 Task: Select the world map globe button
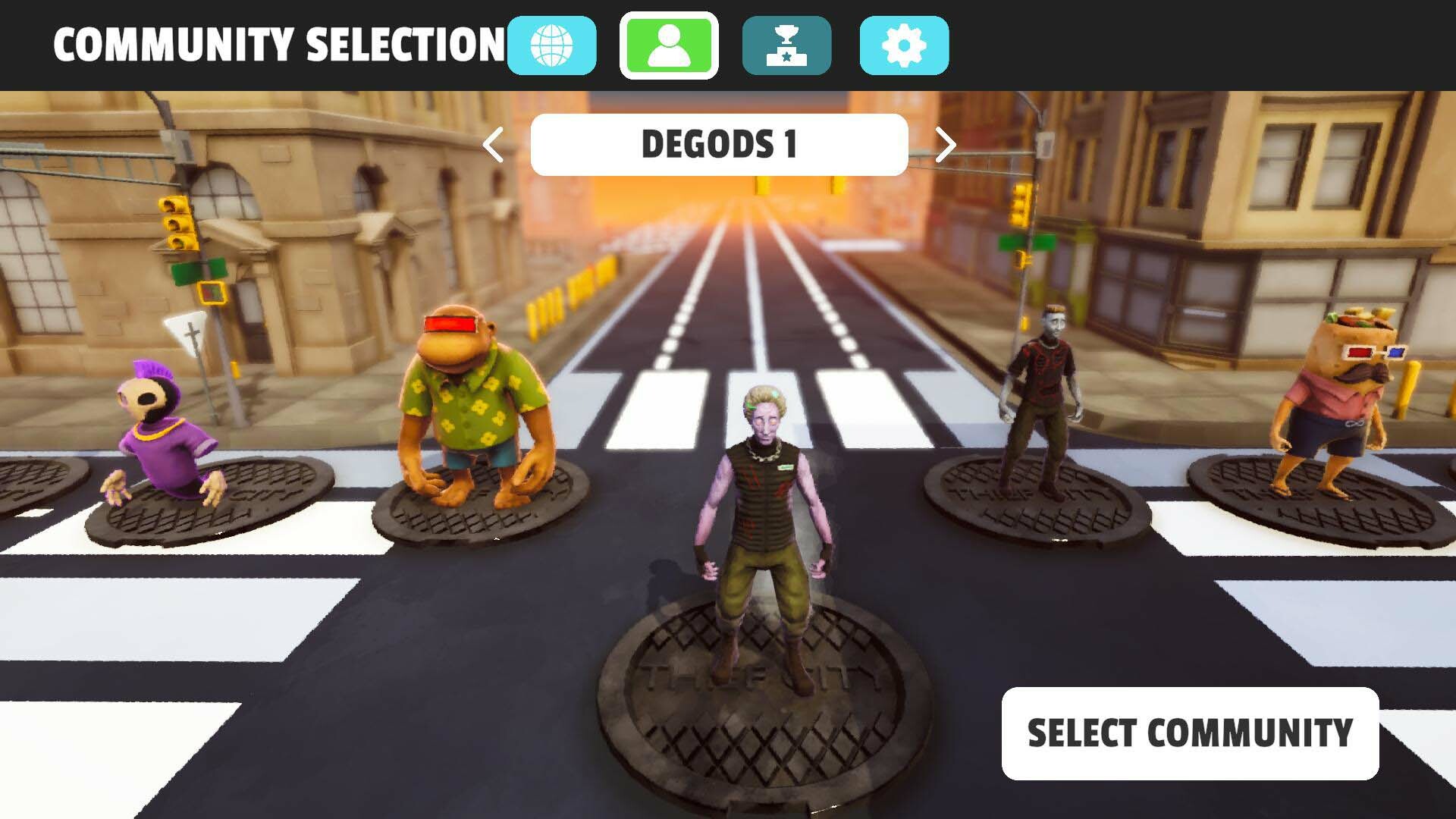(x=552, y=45)
